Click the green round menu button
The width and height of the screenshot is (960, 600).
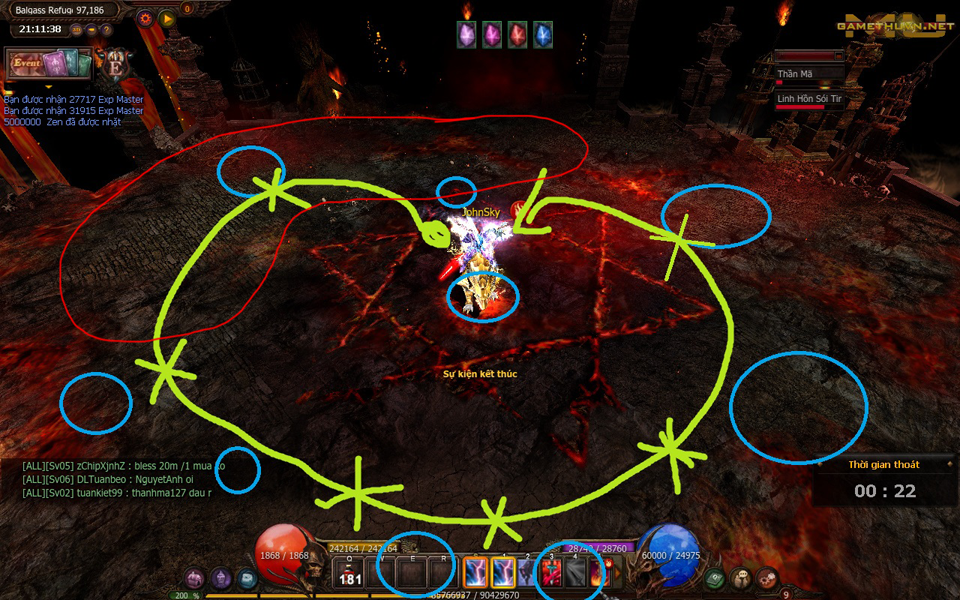point(714,578)
